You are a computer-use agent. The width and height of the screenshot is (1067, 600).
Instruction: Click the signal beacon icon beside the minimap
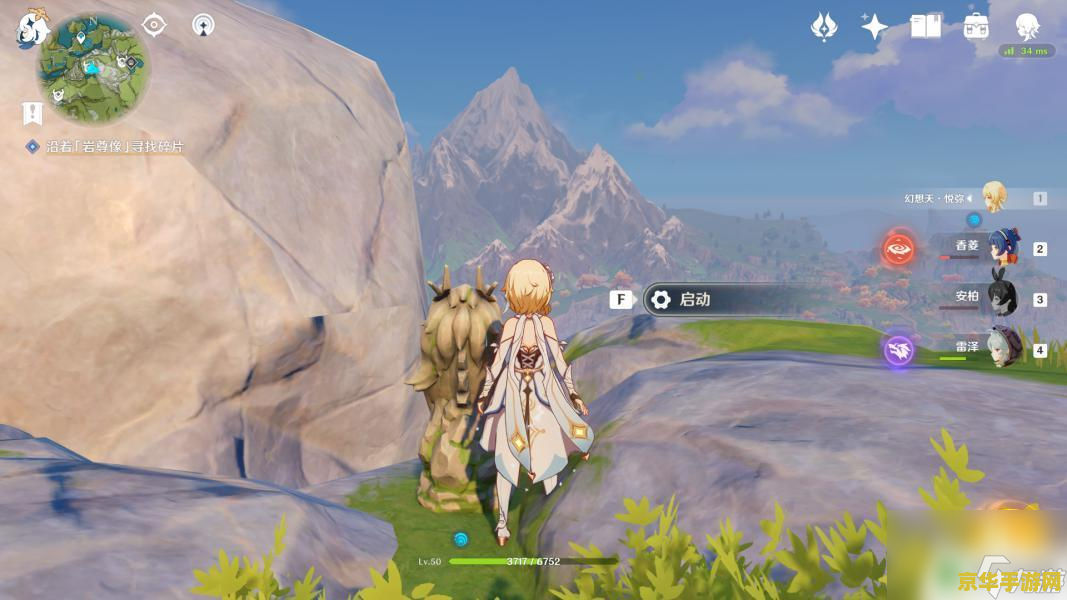[203, 24]
